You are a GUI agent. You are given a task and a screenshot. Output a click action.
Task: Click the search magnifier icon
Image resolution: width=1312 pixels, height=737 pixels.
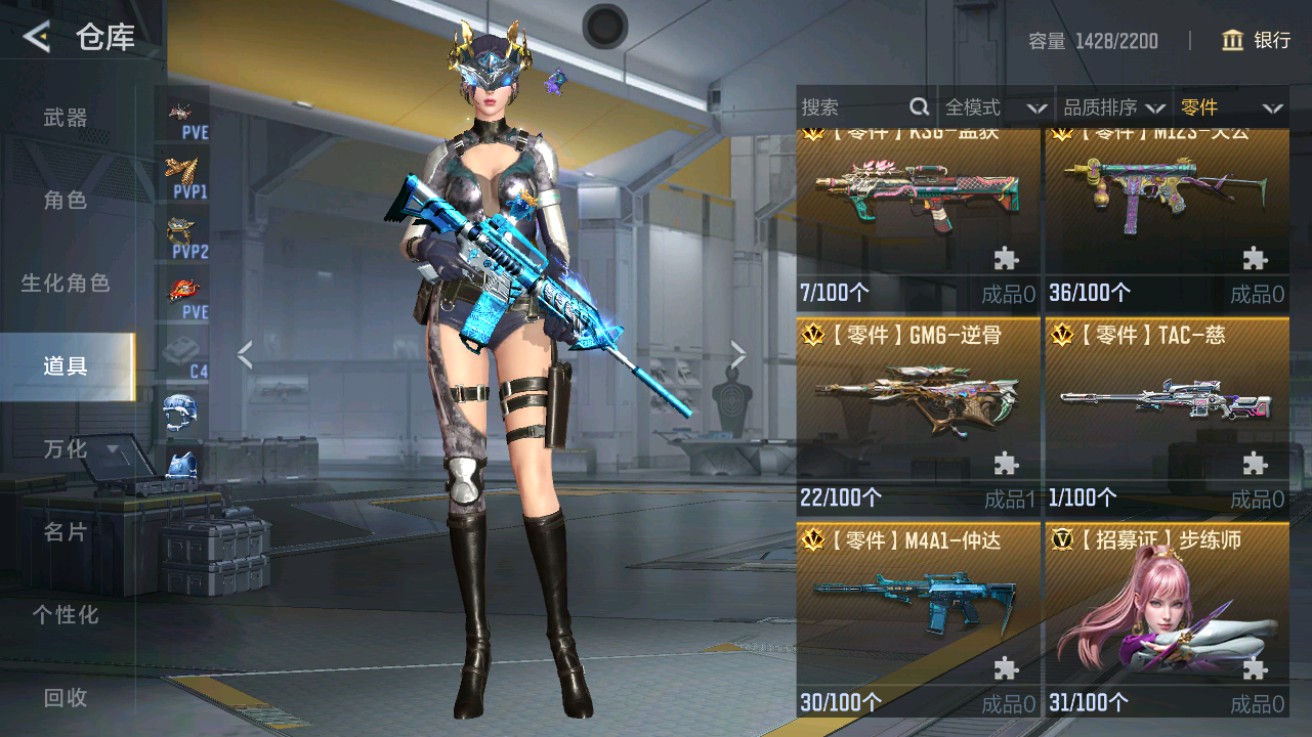click(917, 106)
